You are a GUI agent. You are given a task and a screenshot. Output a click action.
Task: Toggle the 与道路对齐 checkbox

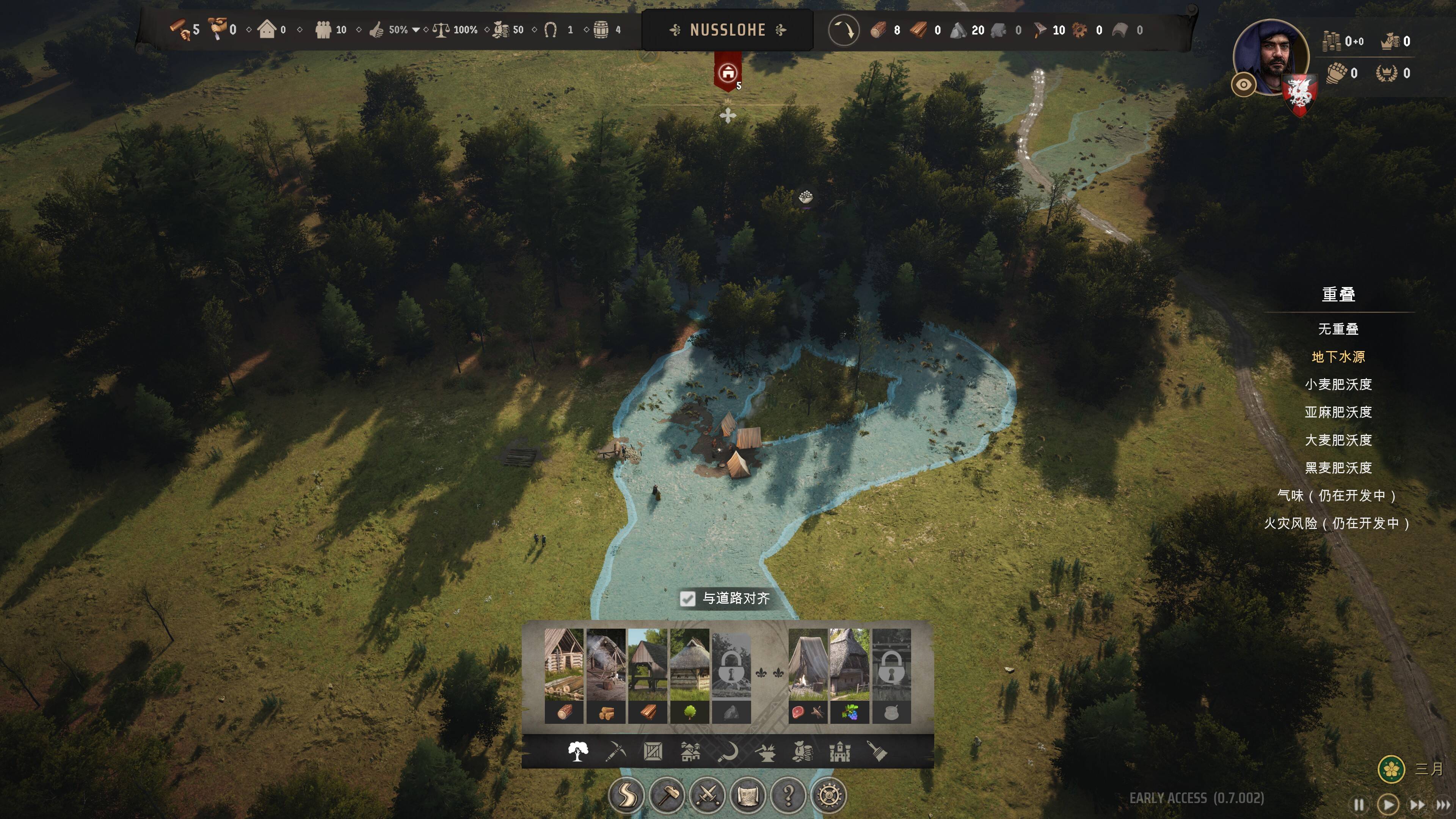(687, 599)
